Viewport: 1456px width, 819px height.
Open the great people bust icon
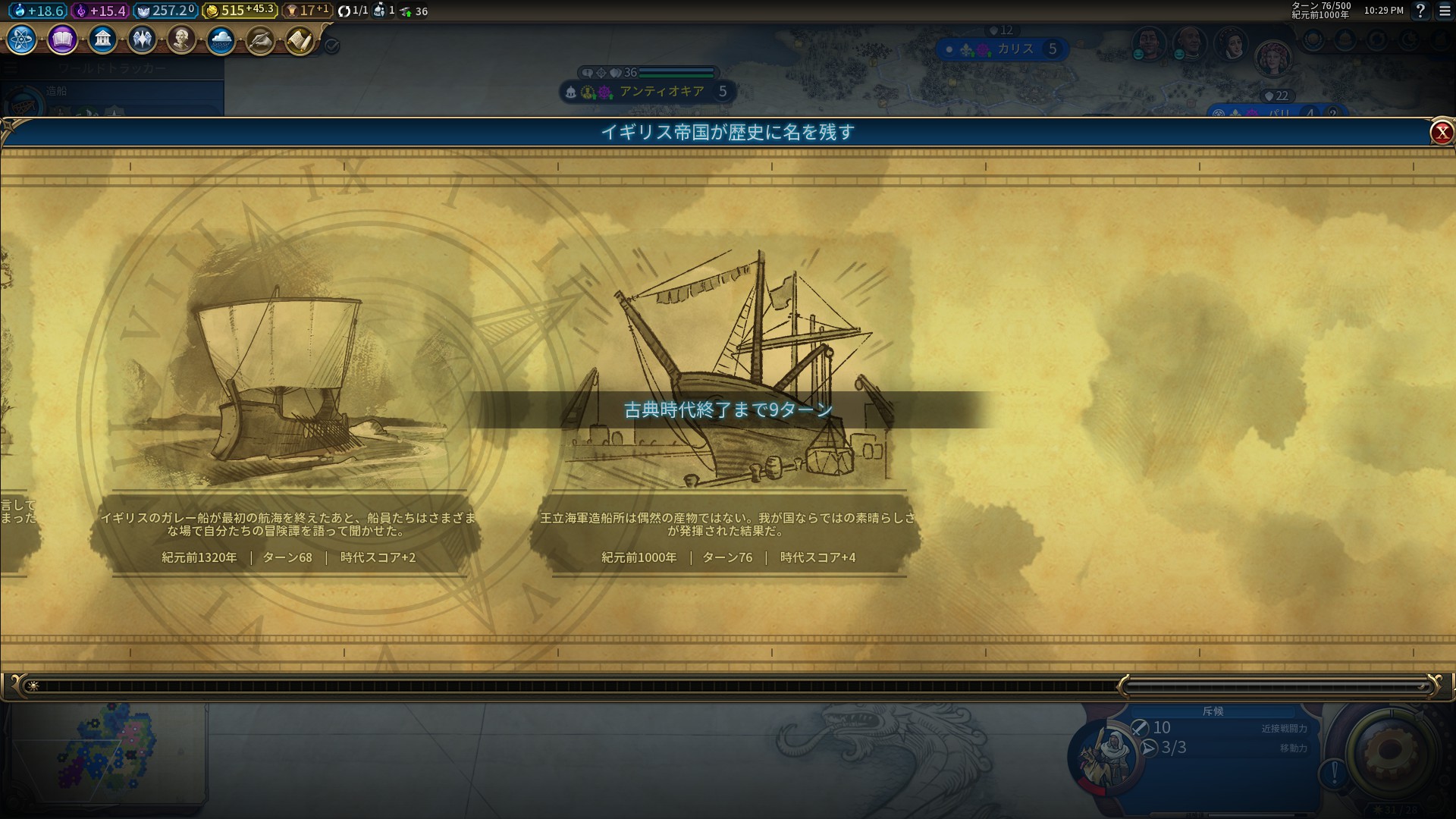[x=181, y=39]
